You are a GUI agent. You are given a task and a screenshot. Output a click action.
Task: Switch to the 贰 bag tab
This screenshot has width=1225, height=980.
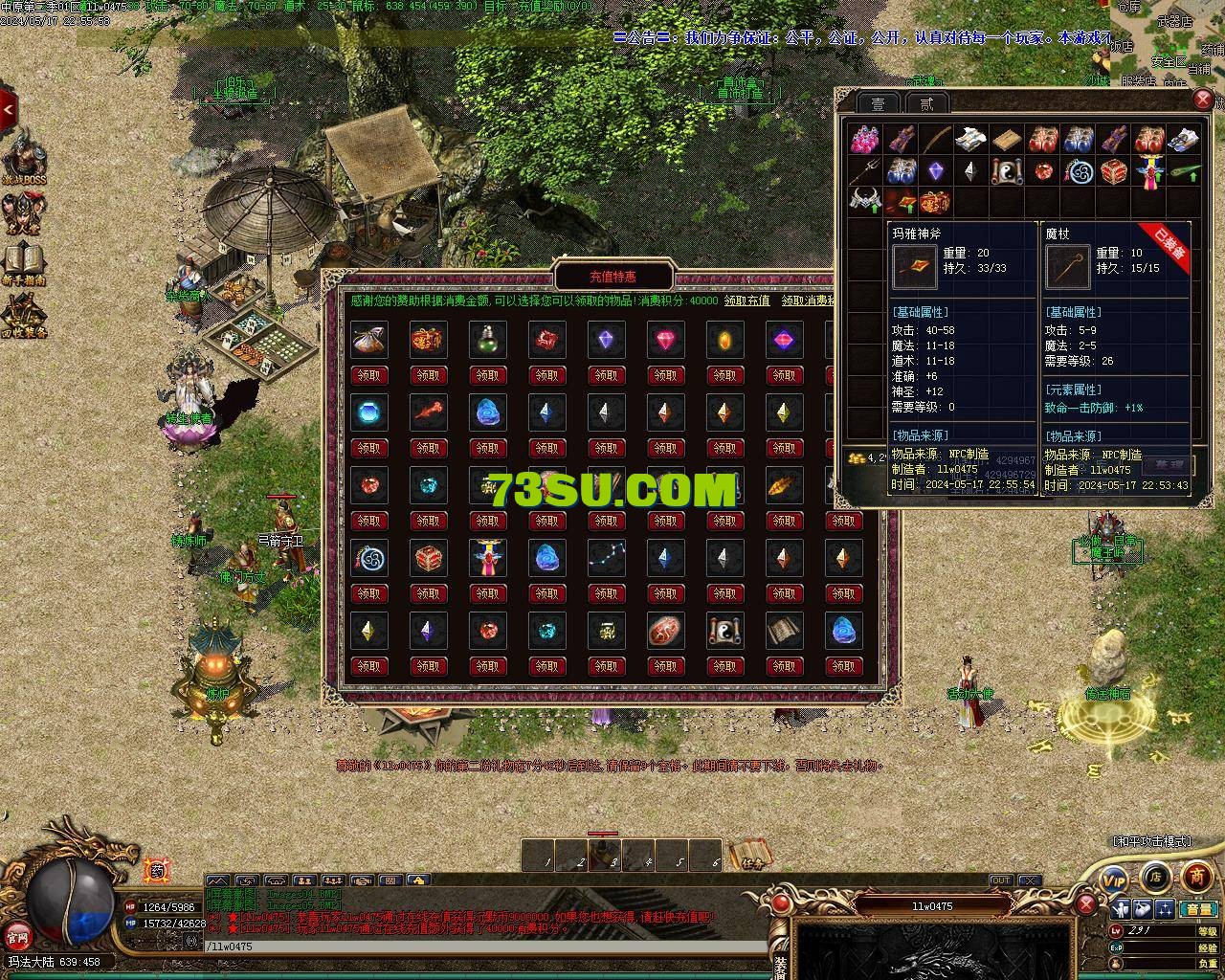pyautogui.click(x=926, y=104)
